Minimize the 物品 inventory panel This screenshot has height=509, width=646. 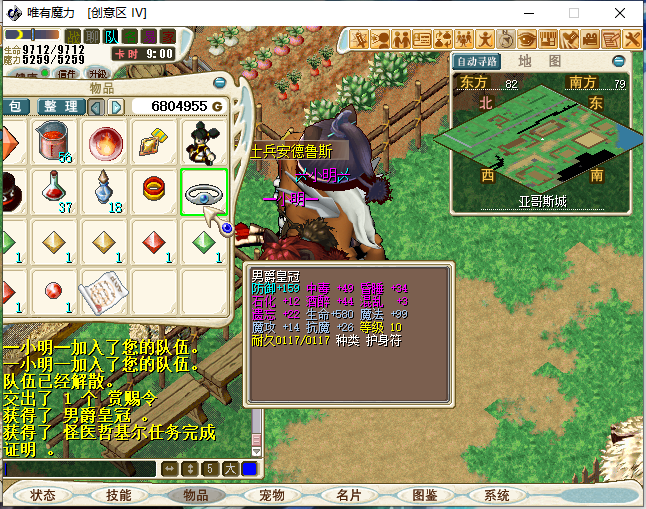pyautogui.click(x=220, y=83)
